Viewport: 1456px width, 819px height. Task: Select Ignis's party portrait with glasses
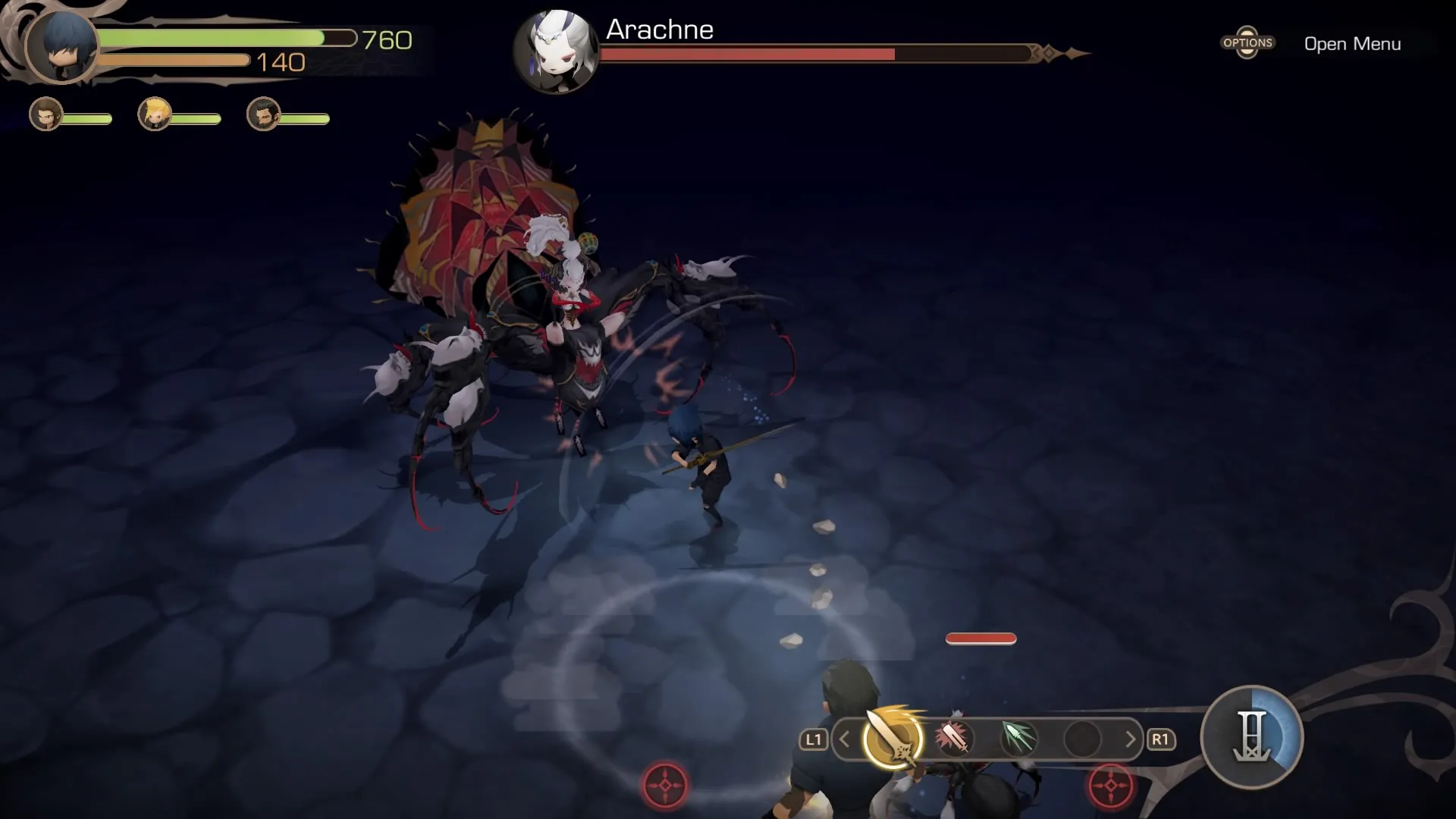45,115
